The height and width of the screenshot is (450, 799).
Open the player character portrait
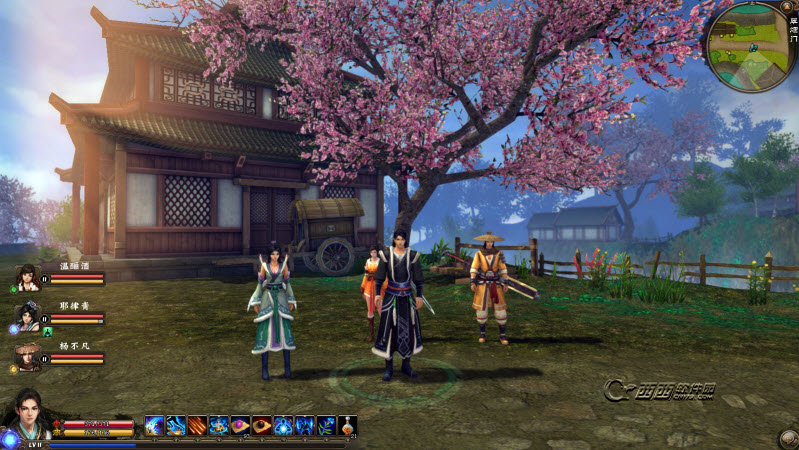(x=27, y=415)
